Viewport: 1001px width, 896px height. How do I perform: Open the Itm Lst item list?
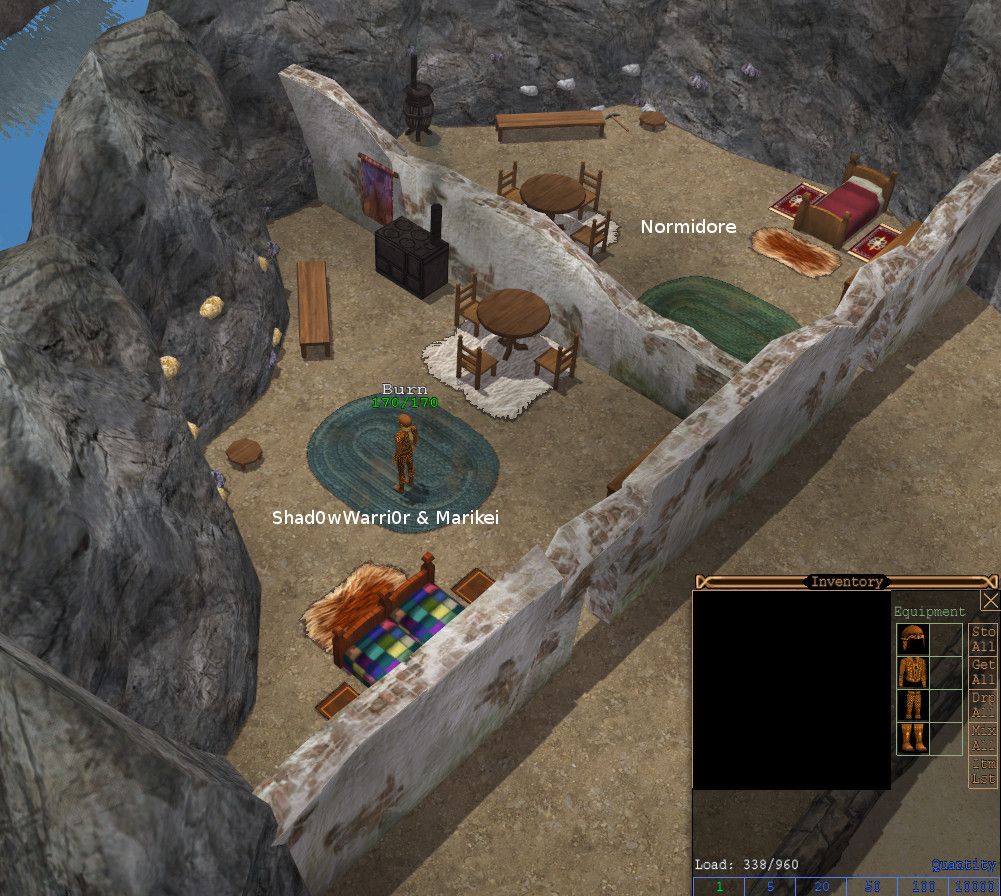983,770
